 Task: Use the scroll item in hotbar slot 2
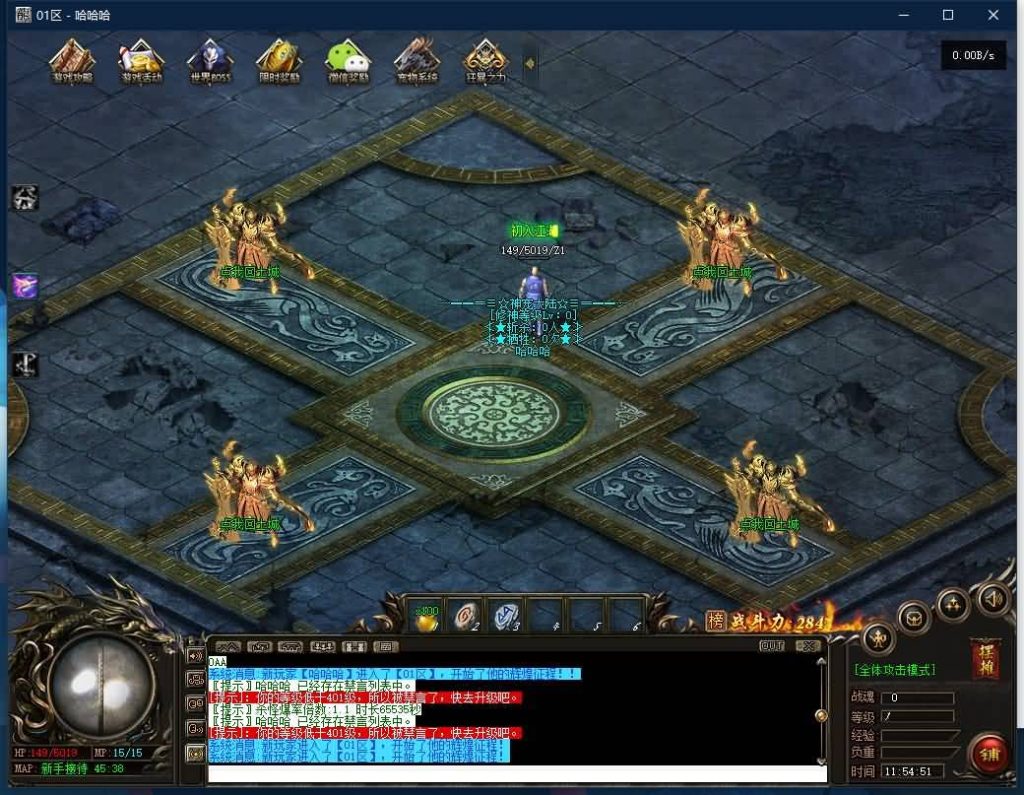click(466, 617)
